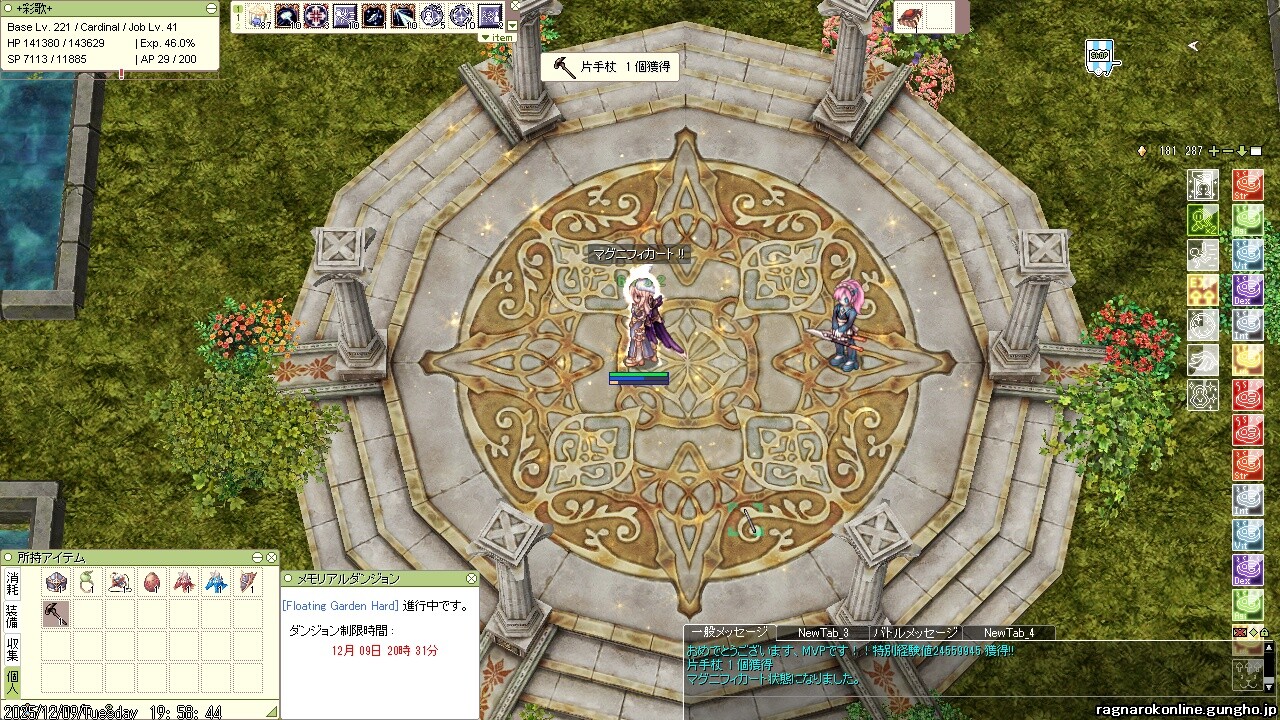The image size is (1280, 720).
Task: Open the 収集 inventory tab
Action: pos(12,647)
